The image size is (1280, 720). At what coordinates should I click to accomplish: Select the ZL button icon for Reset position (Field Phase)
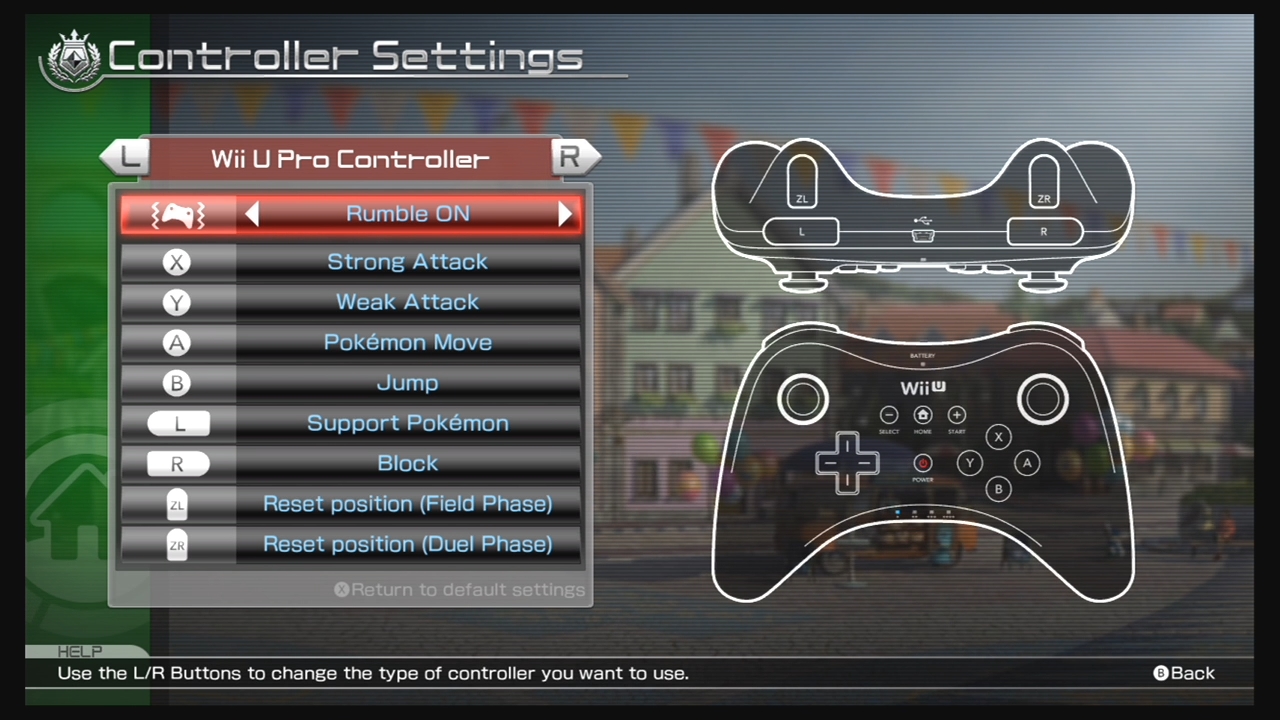click(177, 504)
